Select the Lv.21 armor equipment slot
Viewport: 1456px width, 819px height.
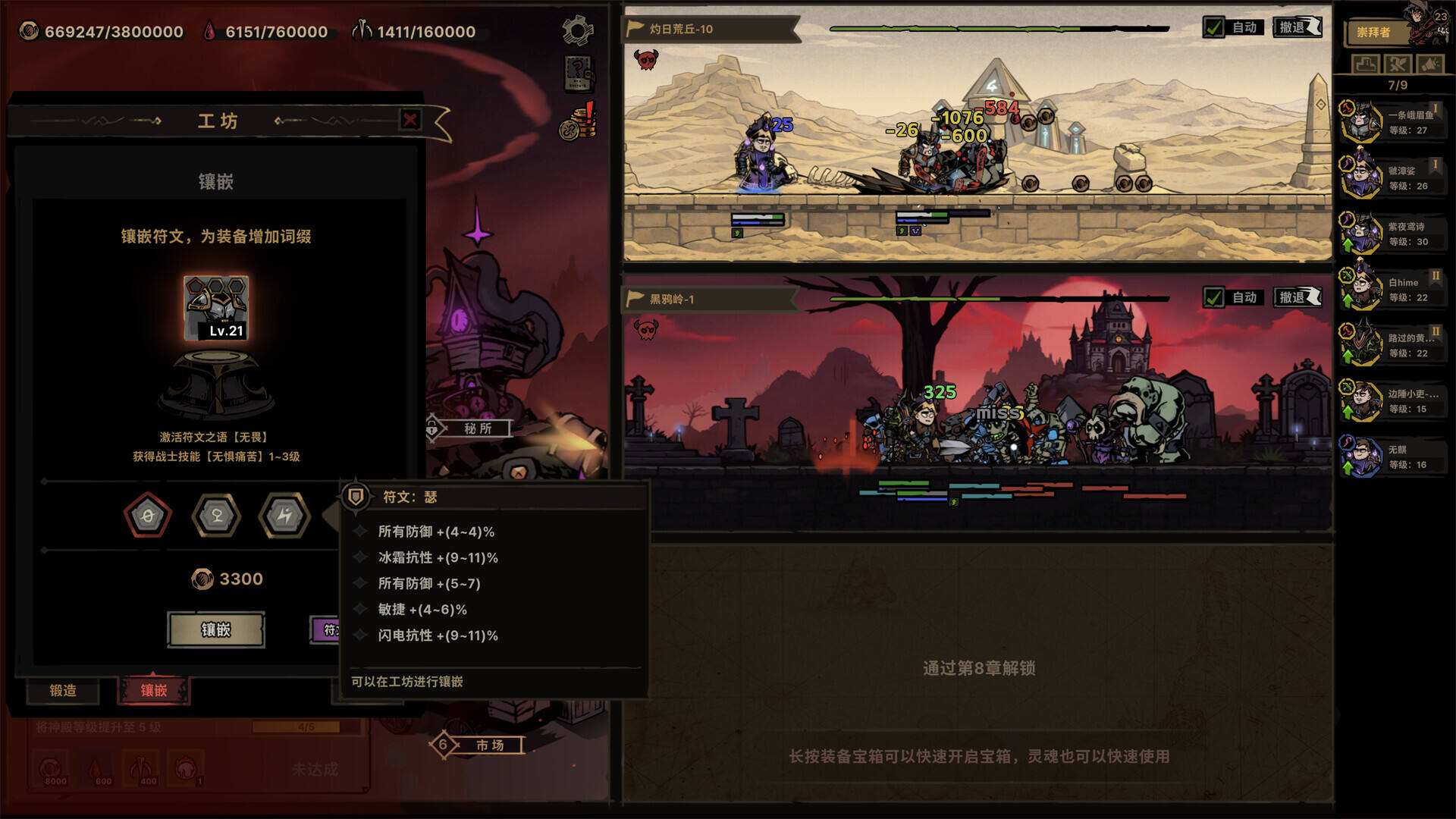pyautogui.click(x=216, y=308)
